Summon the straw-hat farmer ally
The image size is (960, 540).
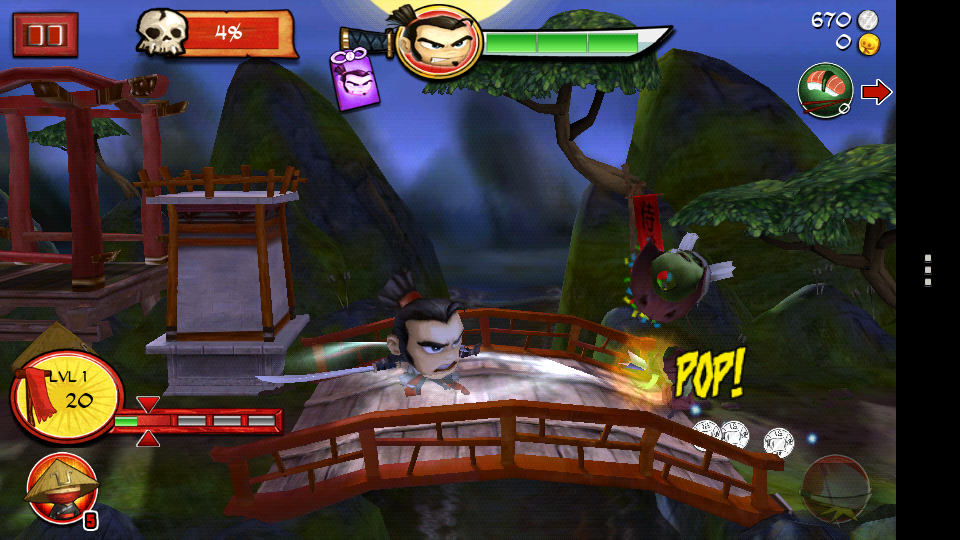[x=62, y=487]
